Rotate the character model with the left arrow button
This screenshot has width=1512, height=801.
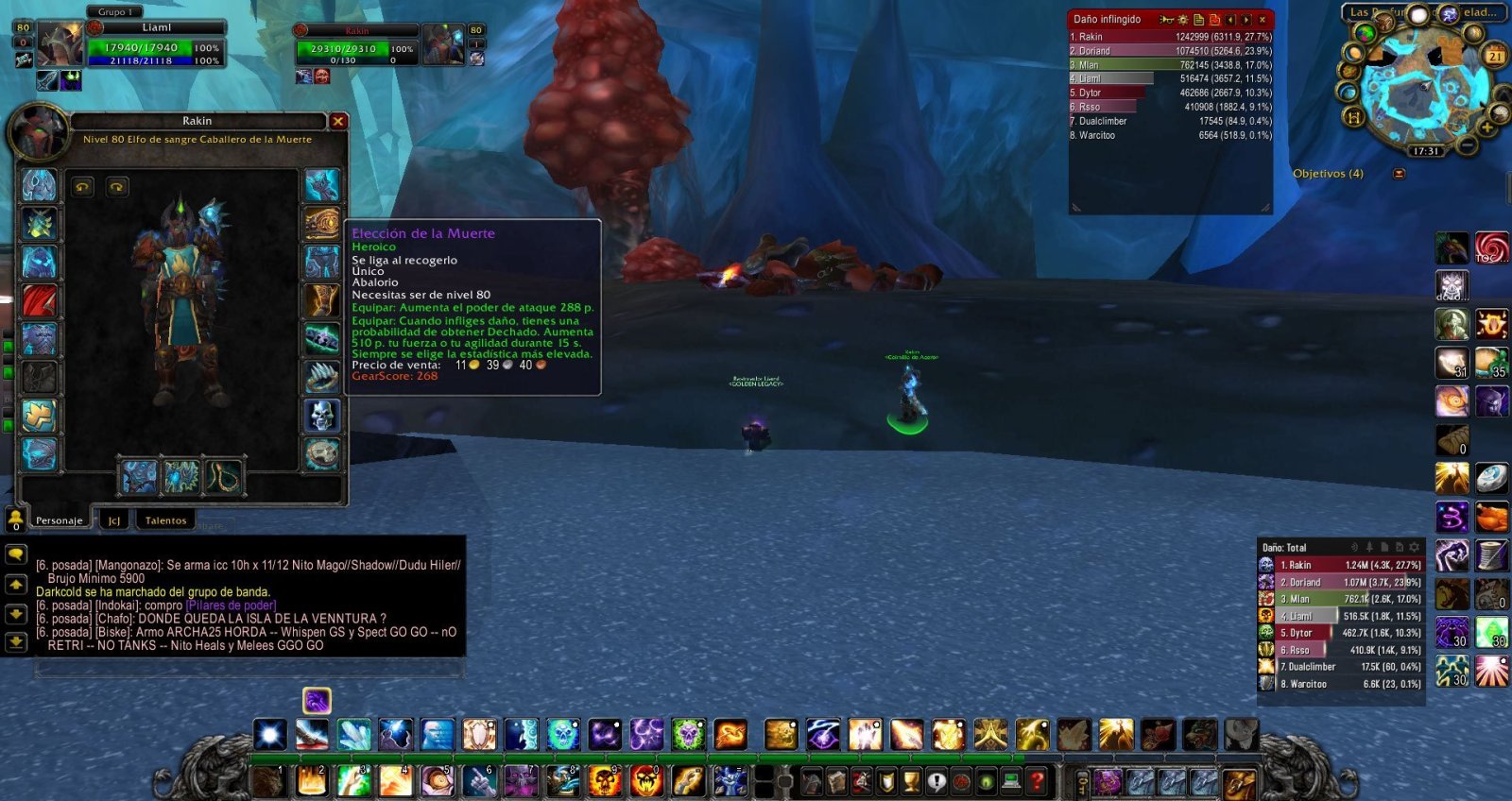(x=80, y=187)
